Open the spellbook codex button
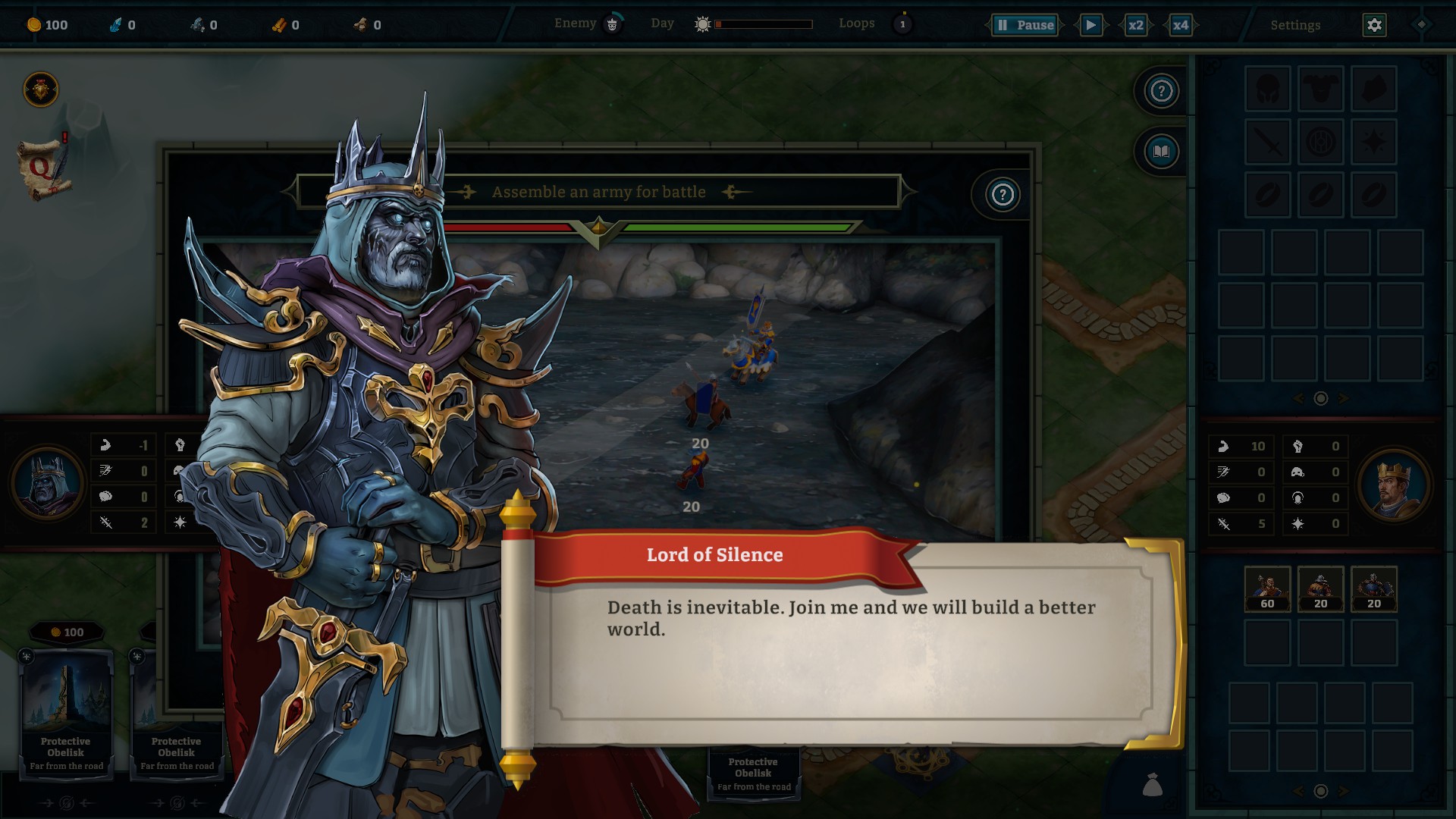 click(x=1161, y=152)
